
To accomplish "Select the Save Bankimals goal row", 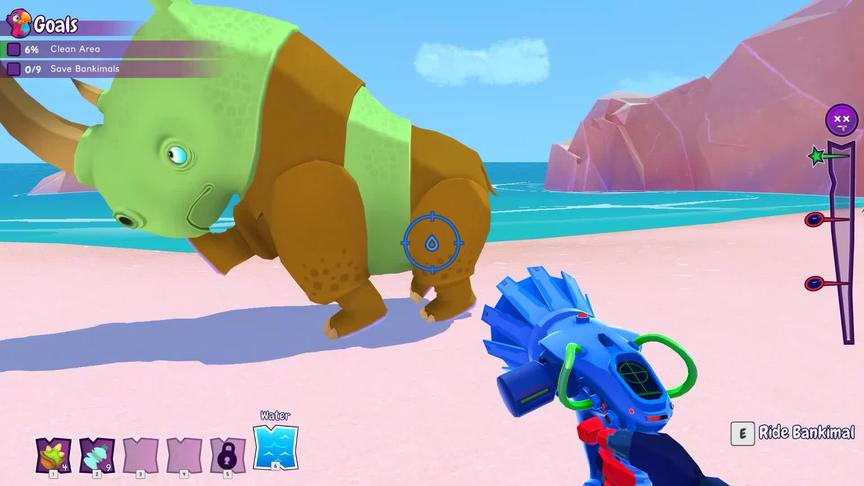I will [80, 69].
